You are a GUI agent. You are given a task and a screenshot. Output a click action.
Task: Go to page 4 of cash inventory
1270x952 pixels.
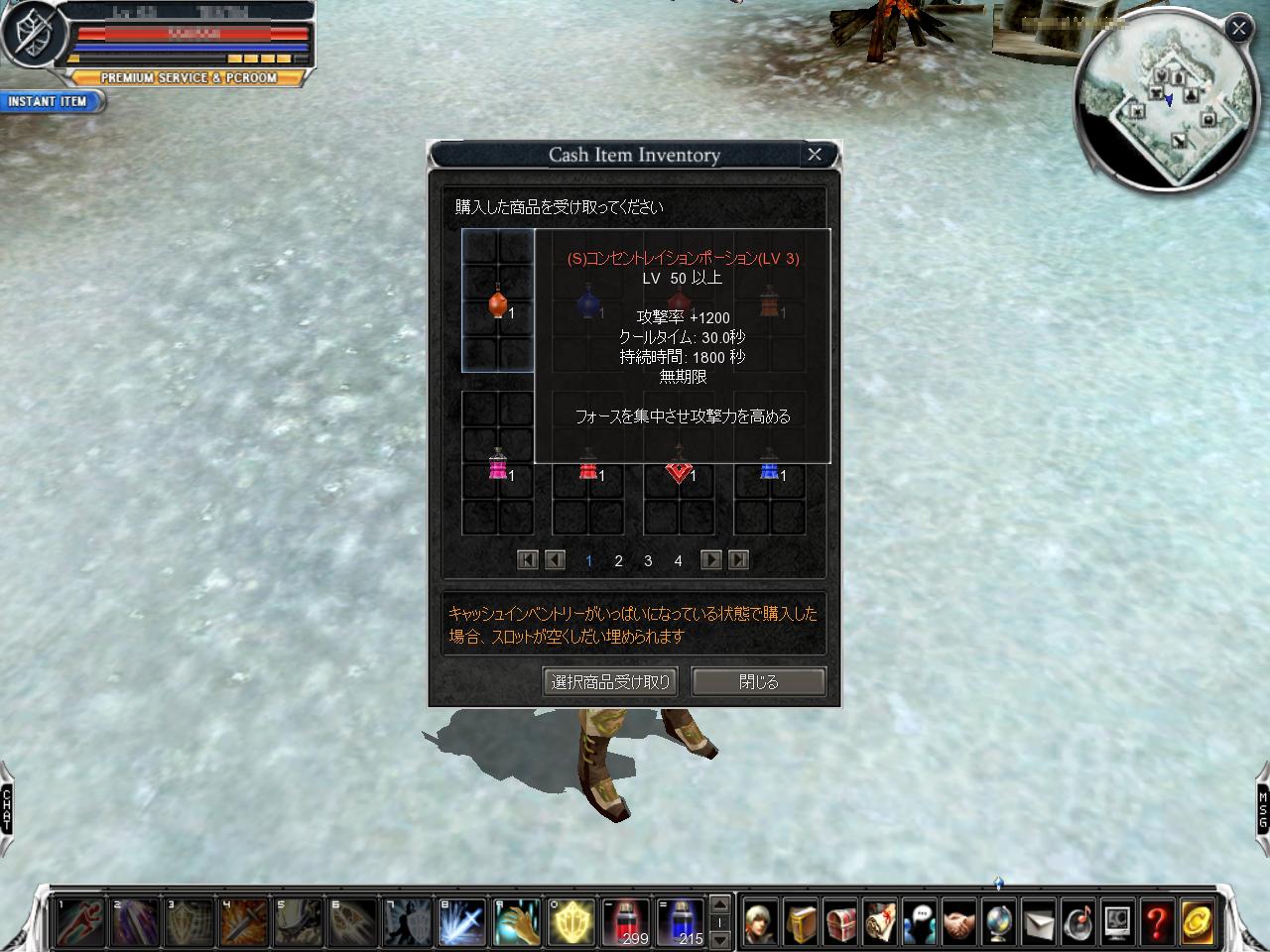click(x=678, y=561)
